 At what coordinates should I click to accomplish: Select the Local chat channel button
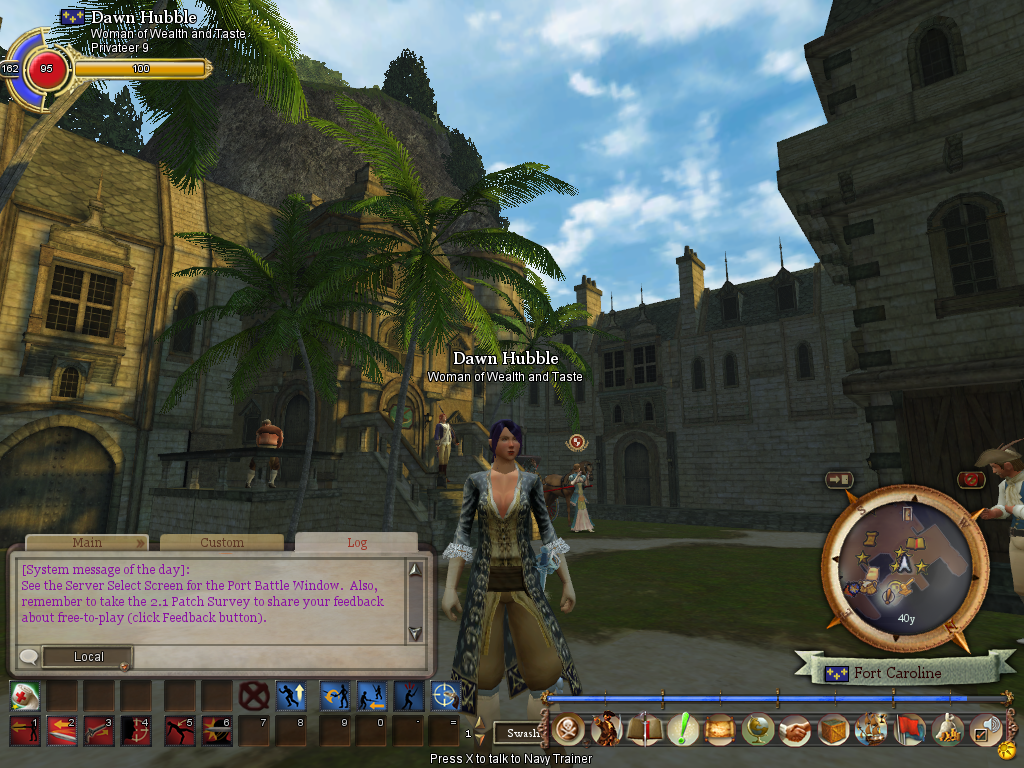tap(88, 657)
